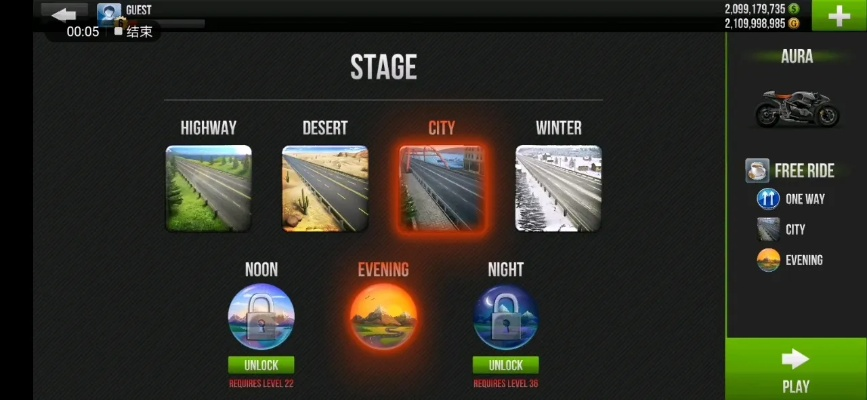Open the Free Ride mode entry
Image resolution: width=867 pixels, height=400 pixels.
pos(791,170)
